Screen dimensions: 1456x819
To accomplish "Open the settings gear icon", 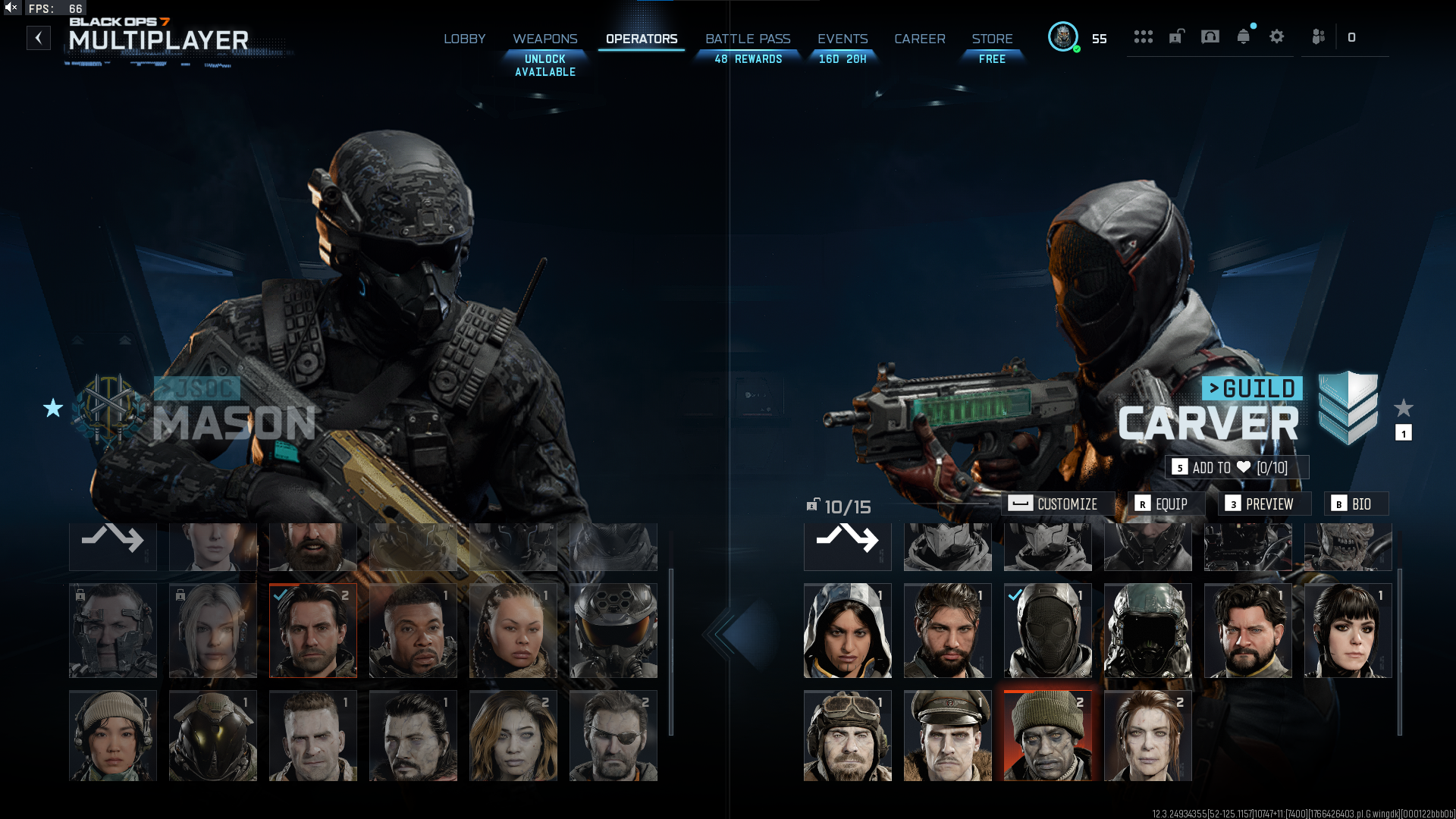I will (1277, 37).
